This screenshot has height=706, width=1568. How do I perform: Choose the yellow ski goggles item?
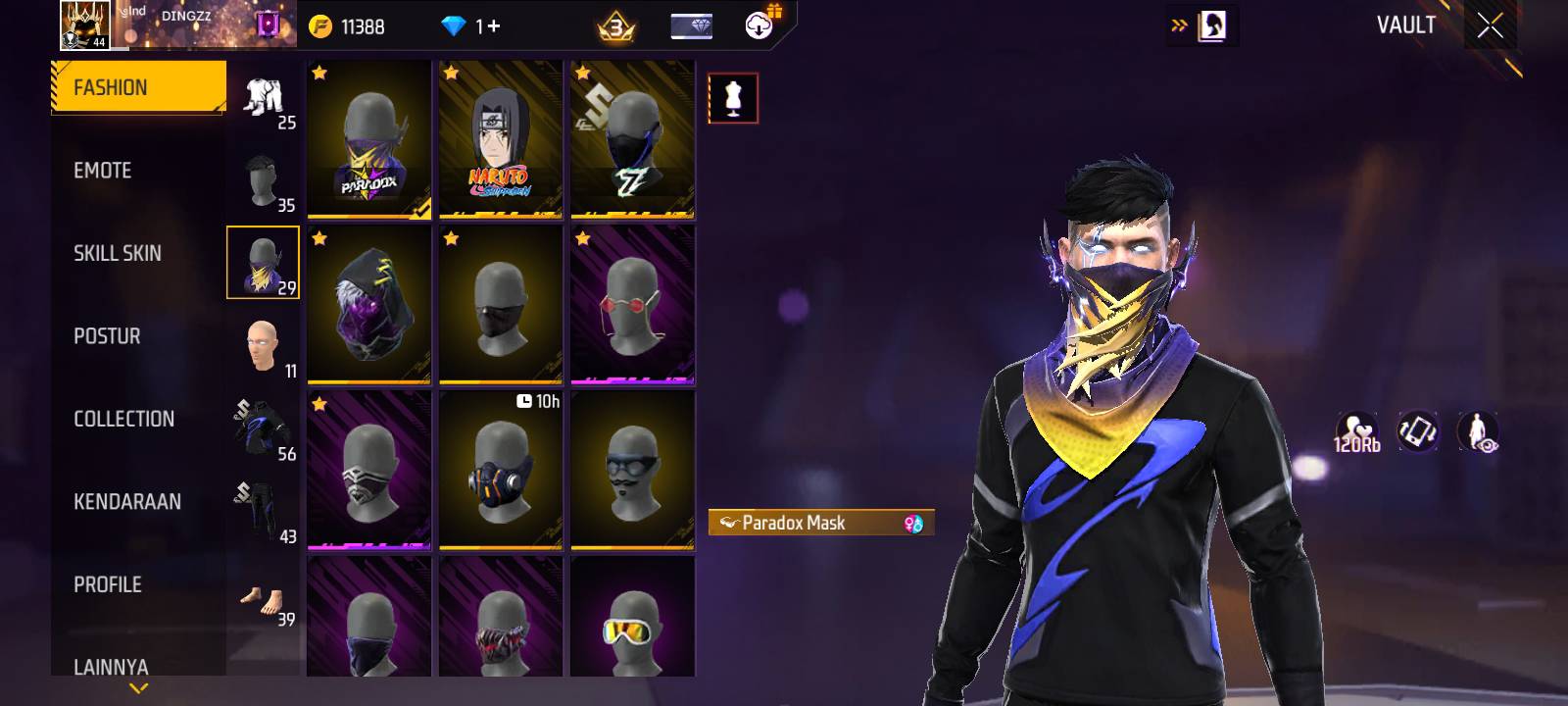632,620
